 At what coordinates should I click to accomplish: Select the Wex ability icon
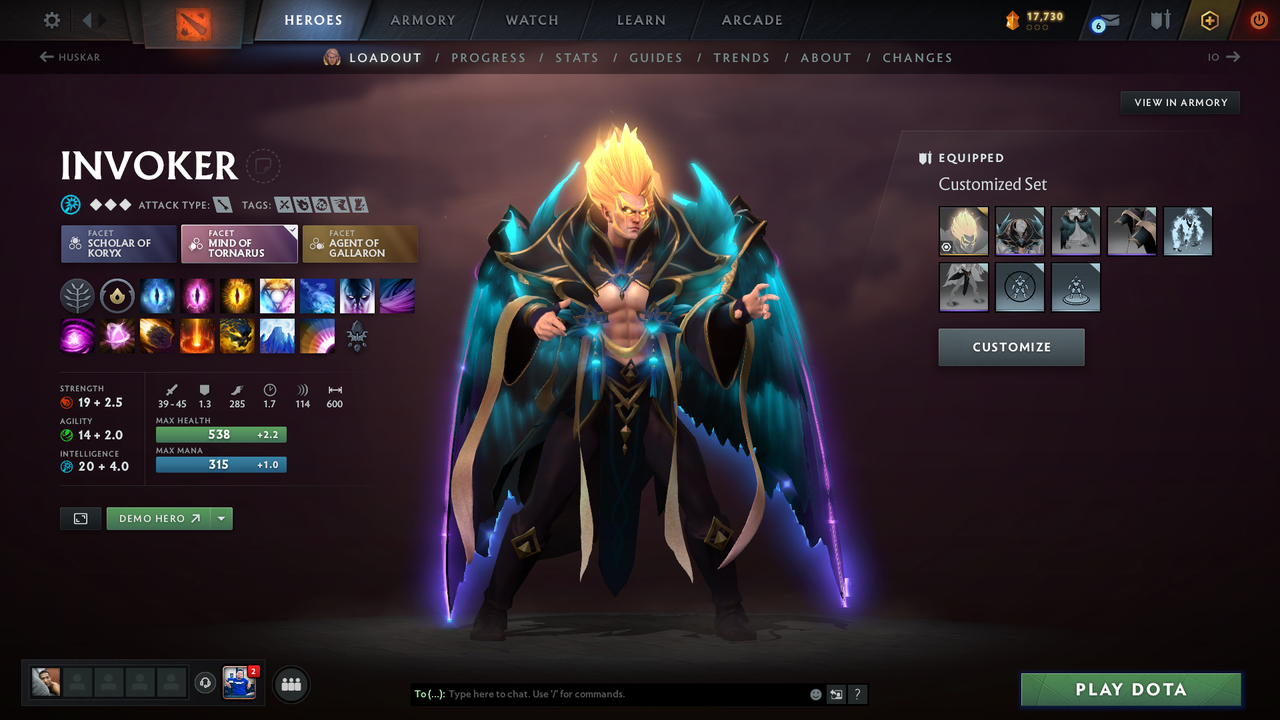click(x=198, y=296)
